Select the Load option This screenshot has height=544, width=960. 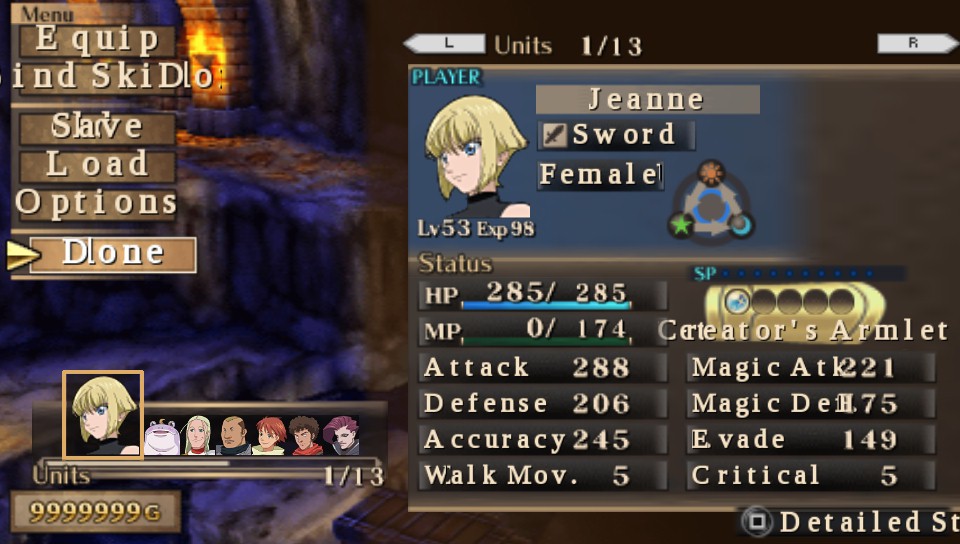pos(97,165)
